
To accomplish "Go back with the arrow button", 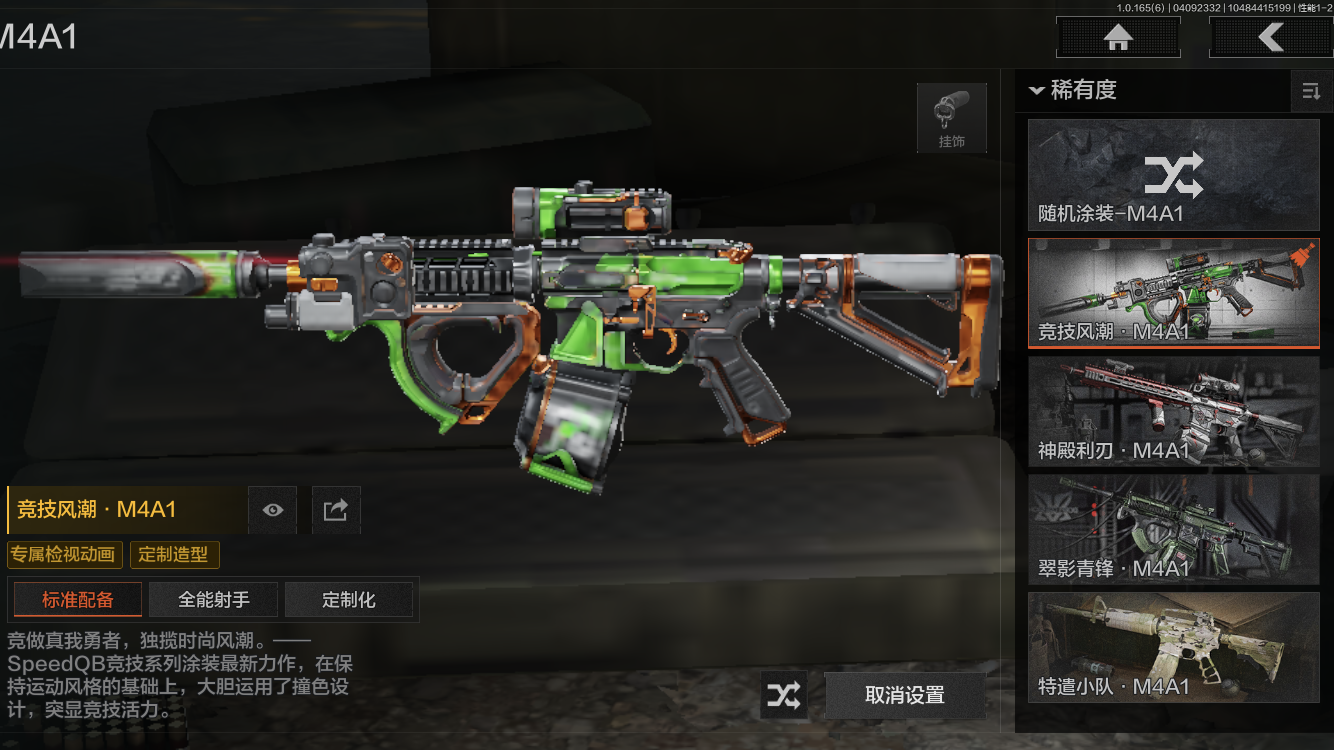I will [x=1270, y=38].
